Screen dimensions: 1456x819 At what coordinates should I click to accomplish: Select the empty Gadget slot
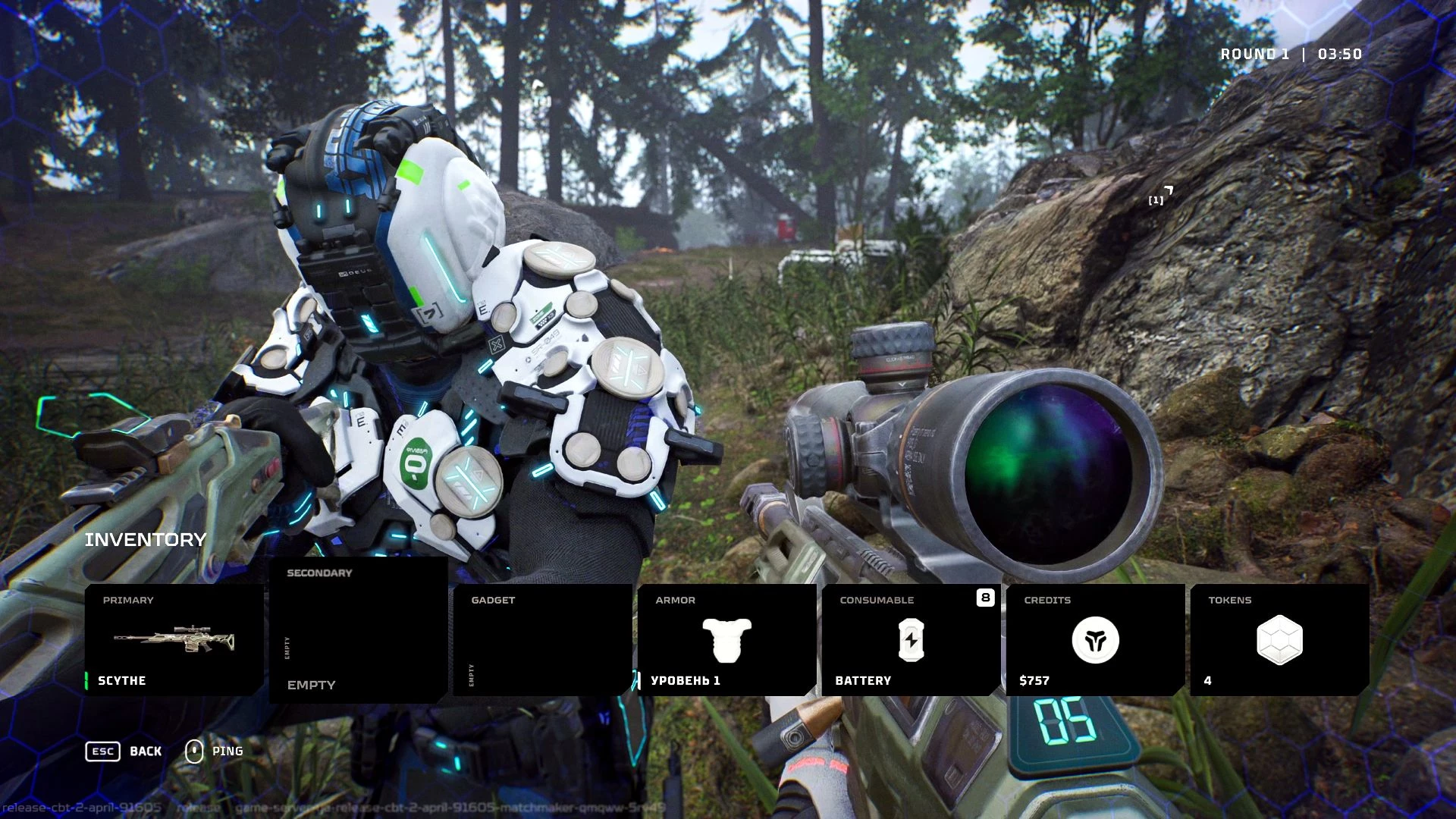tap(542, 639)
